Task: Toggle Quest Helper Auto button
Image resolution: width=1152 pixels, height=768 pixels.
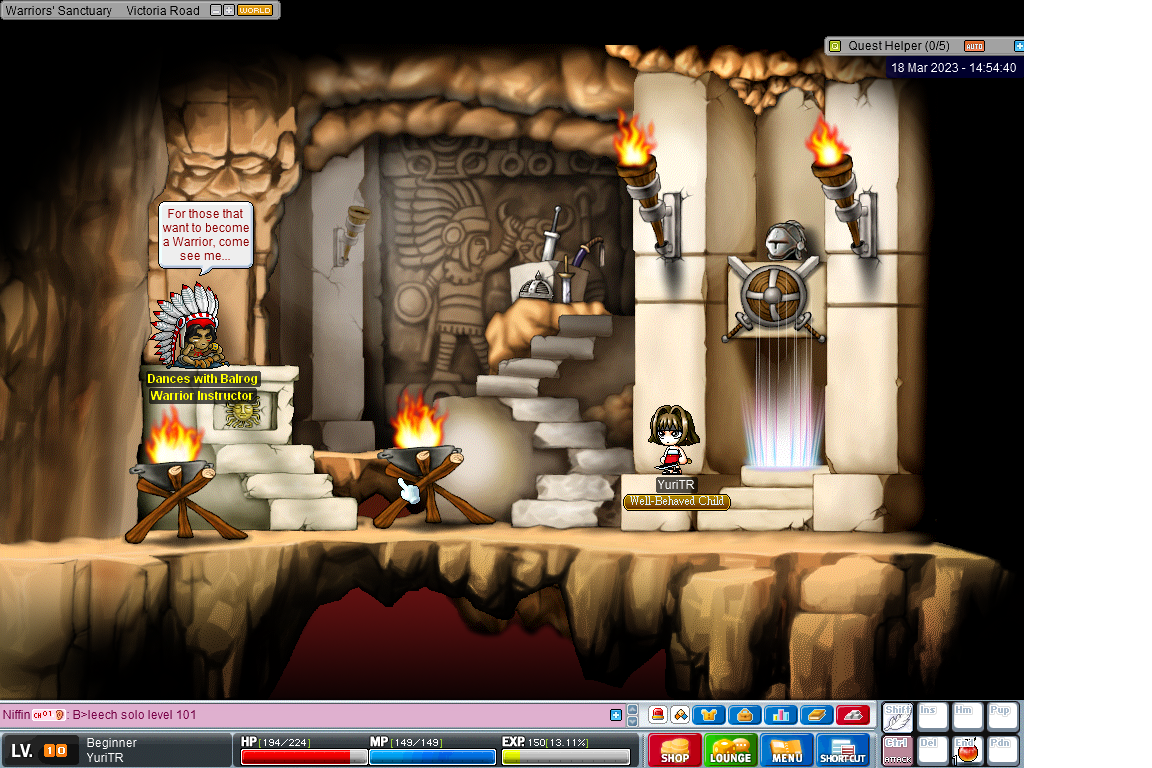Action: tap(974, 46)
